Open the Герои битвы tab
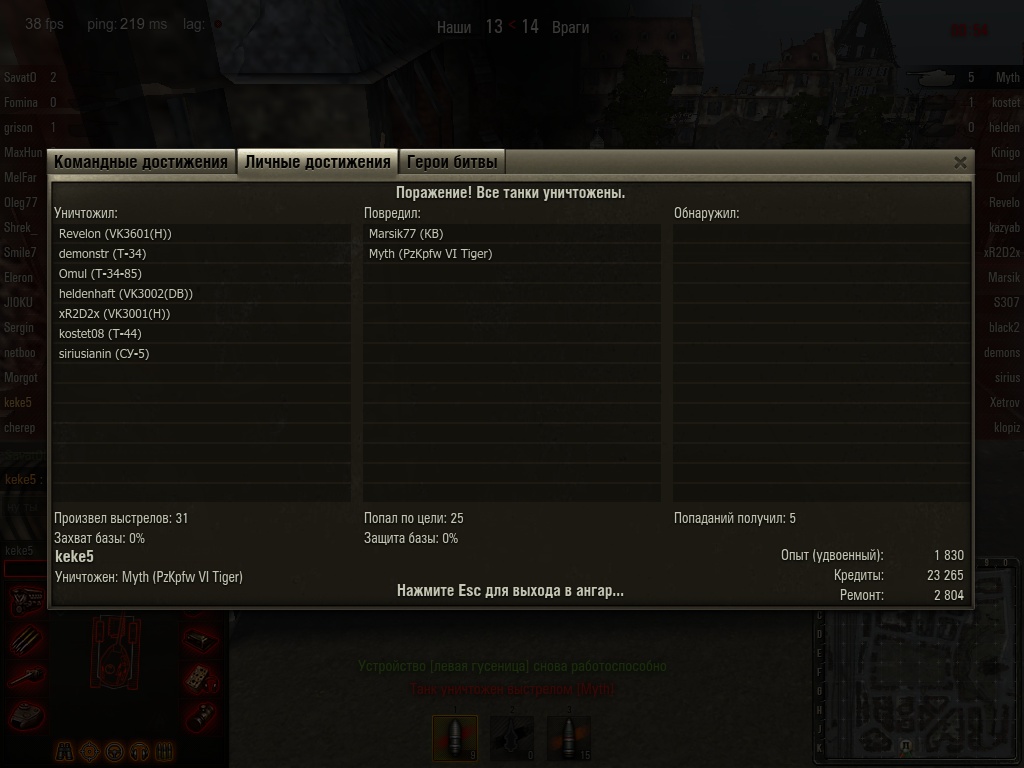The width and height of the screenshot is (1024, 768). [x=451, y=162]
